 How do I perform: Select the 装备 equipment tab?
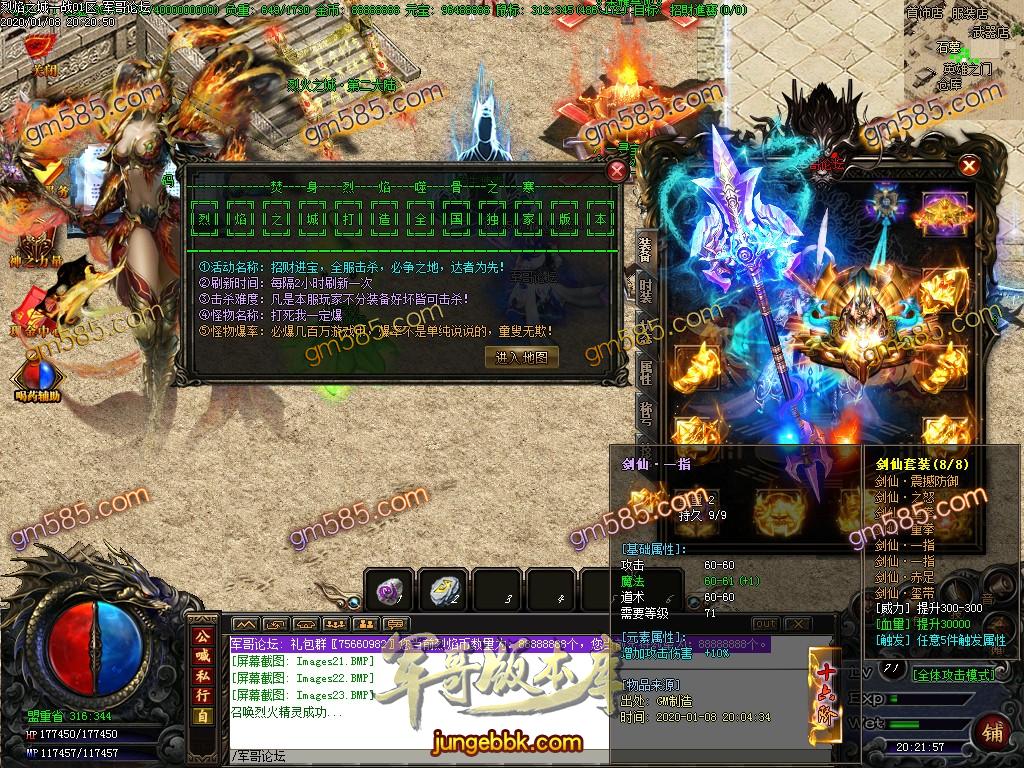pyautogui.click(x=647, y=250)
